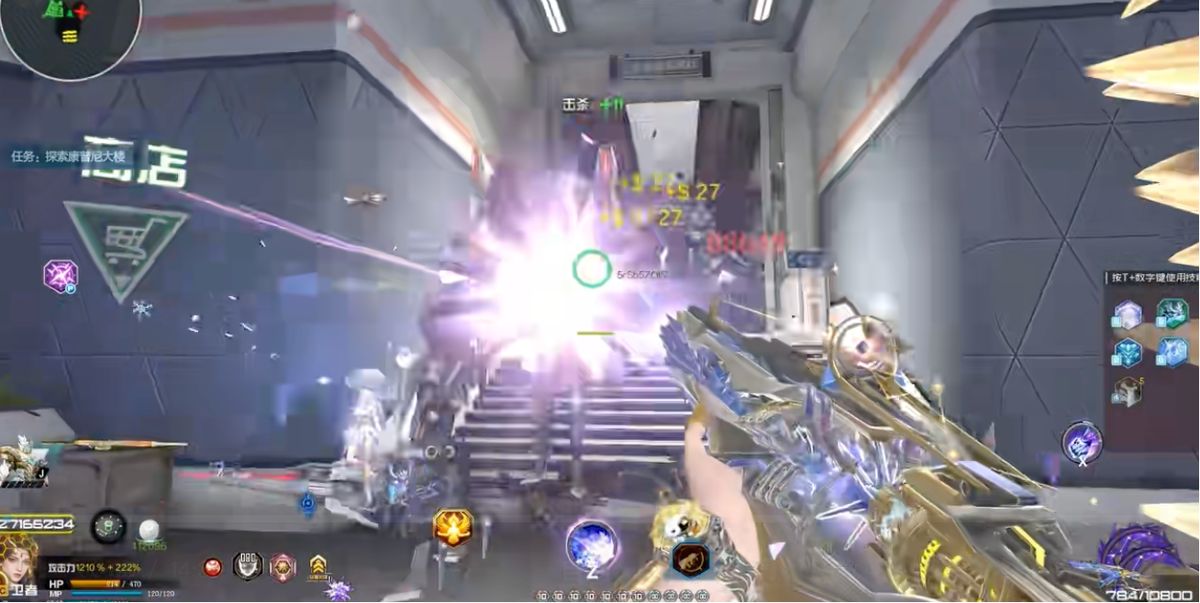Select the gold chevron rank icon
Image resolution: width=1200 pixels, height=603 pixels.
pyautogui.click(x=318, y=567)
